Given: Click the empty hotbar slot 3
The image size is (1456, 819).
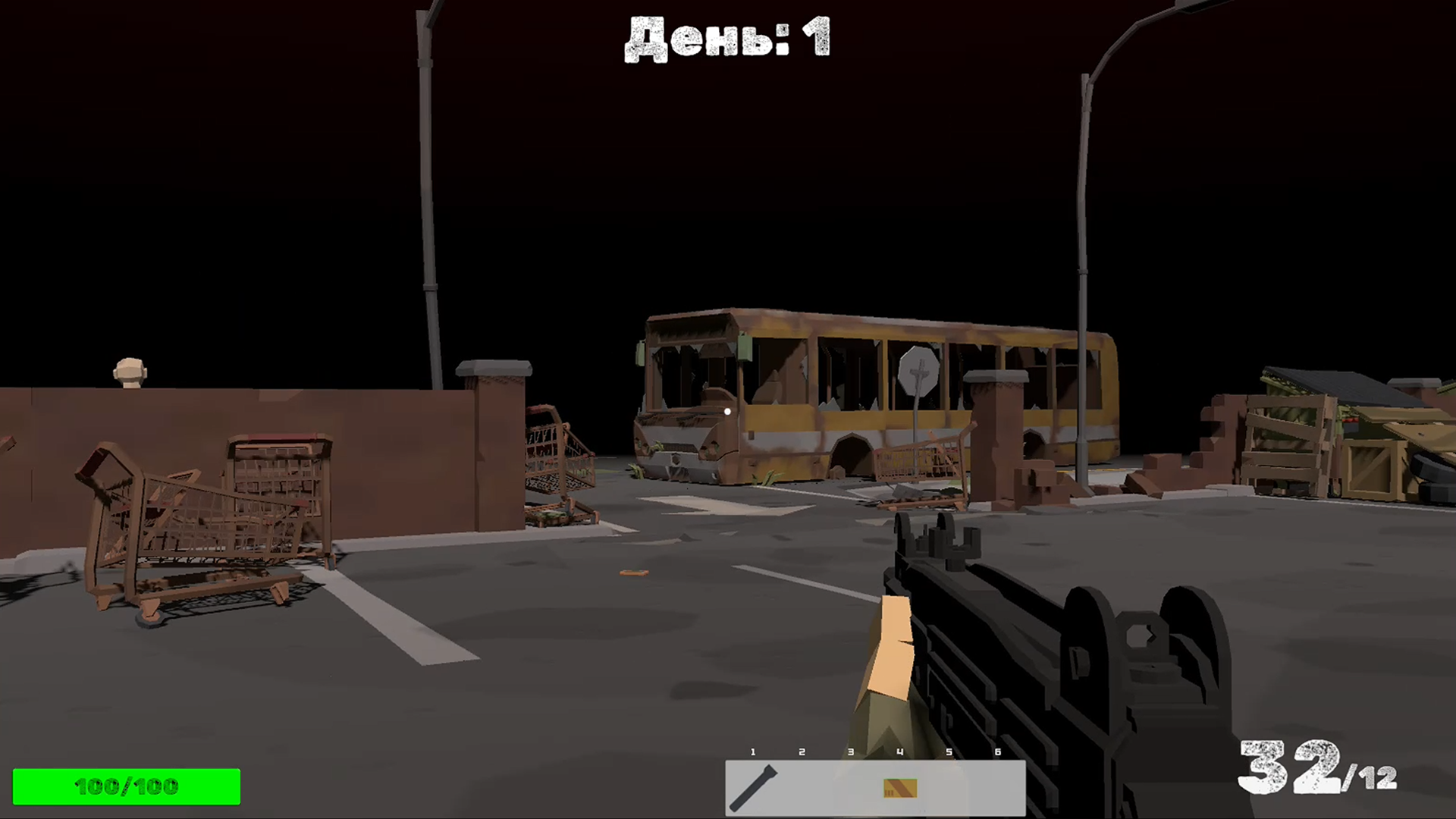Looking at the screenshot, I should point(849,789).
